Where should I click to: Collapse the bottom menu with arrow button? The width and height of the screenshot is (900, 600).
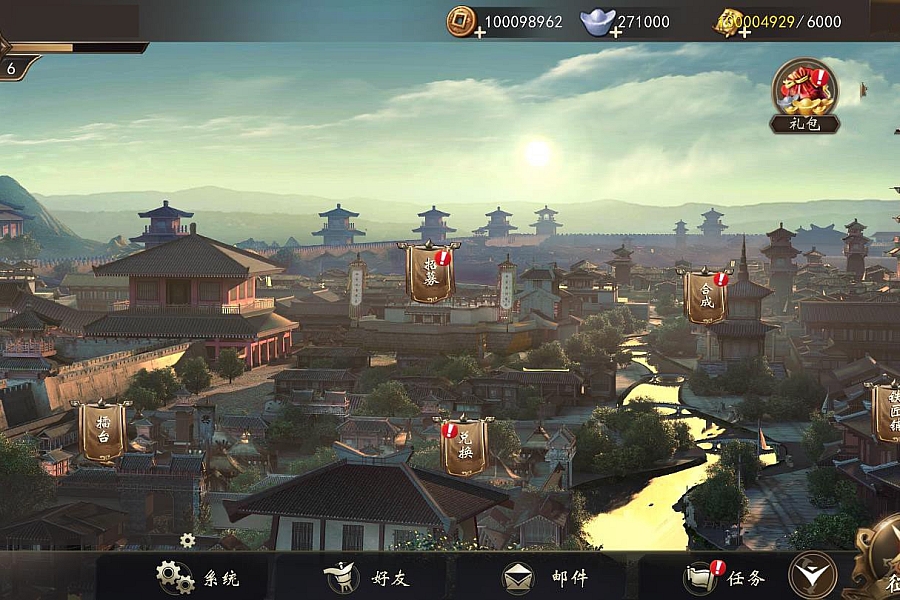click(812, 575)
